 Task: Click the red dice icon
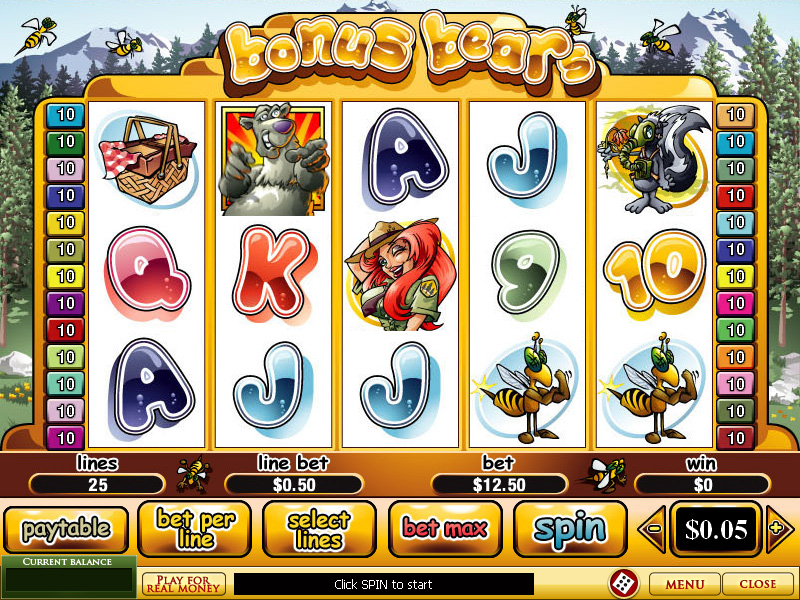(622, 583)
